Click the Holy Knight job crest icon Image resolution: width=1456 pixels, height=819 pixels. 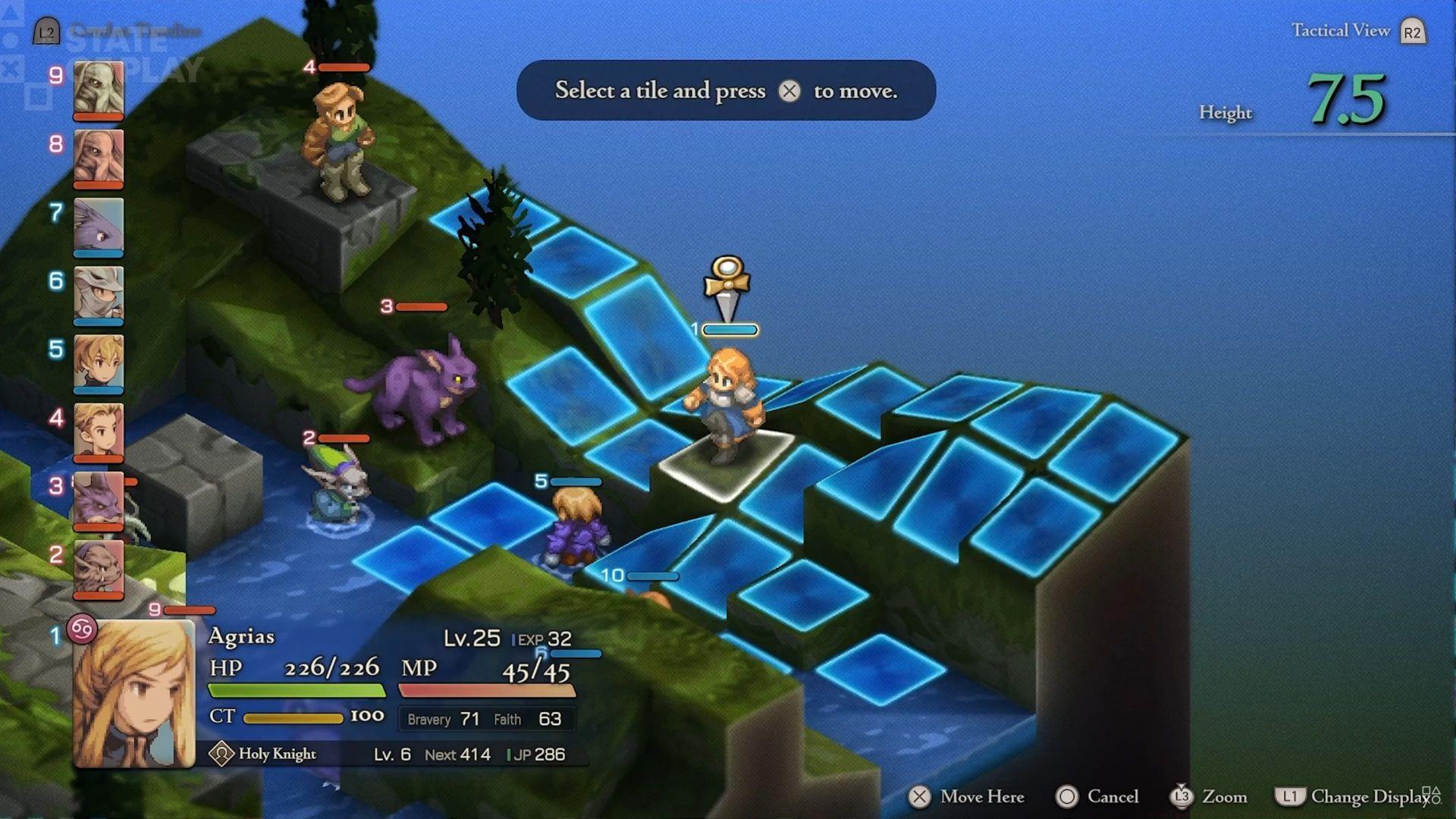pos(221,755)
